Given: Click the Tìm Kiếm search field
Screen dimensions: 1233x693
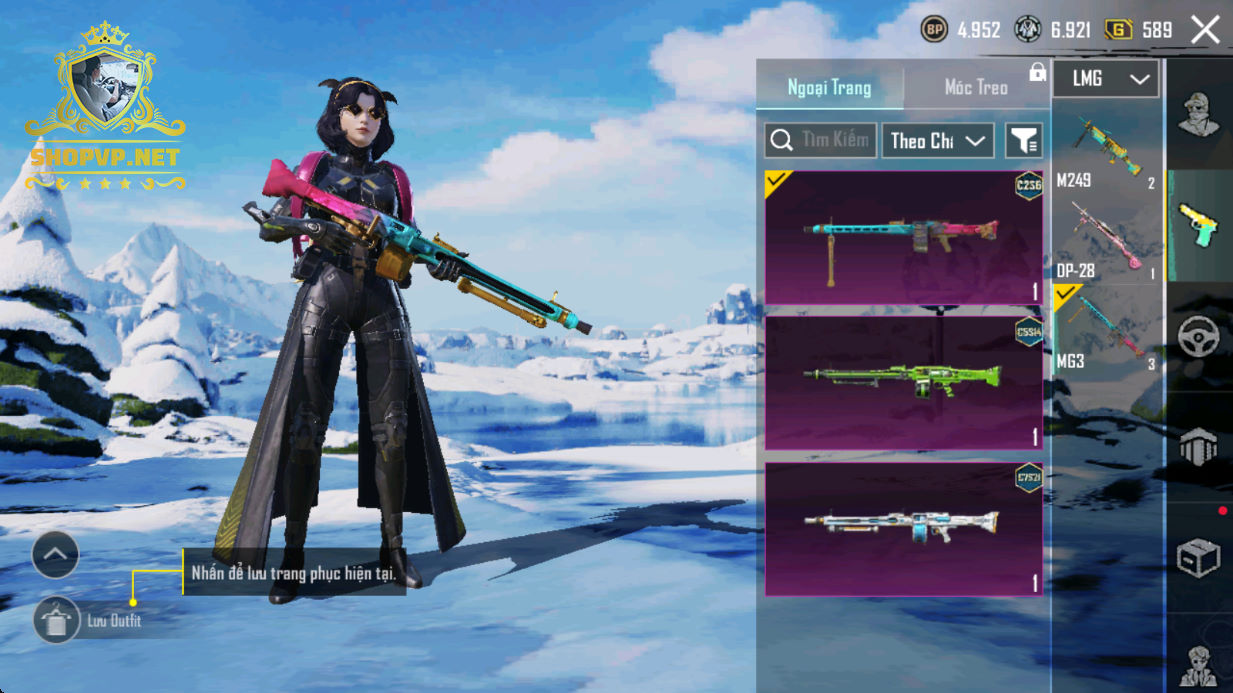Looking at the screenshot, I should click(x=821, y=141).
